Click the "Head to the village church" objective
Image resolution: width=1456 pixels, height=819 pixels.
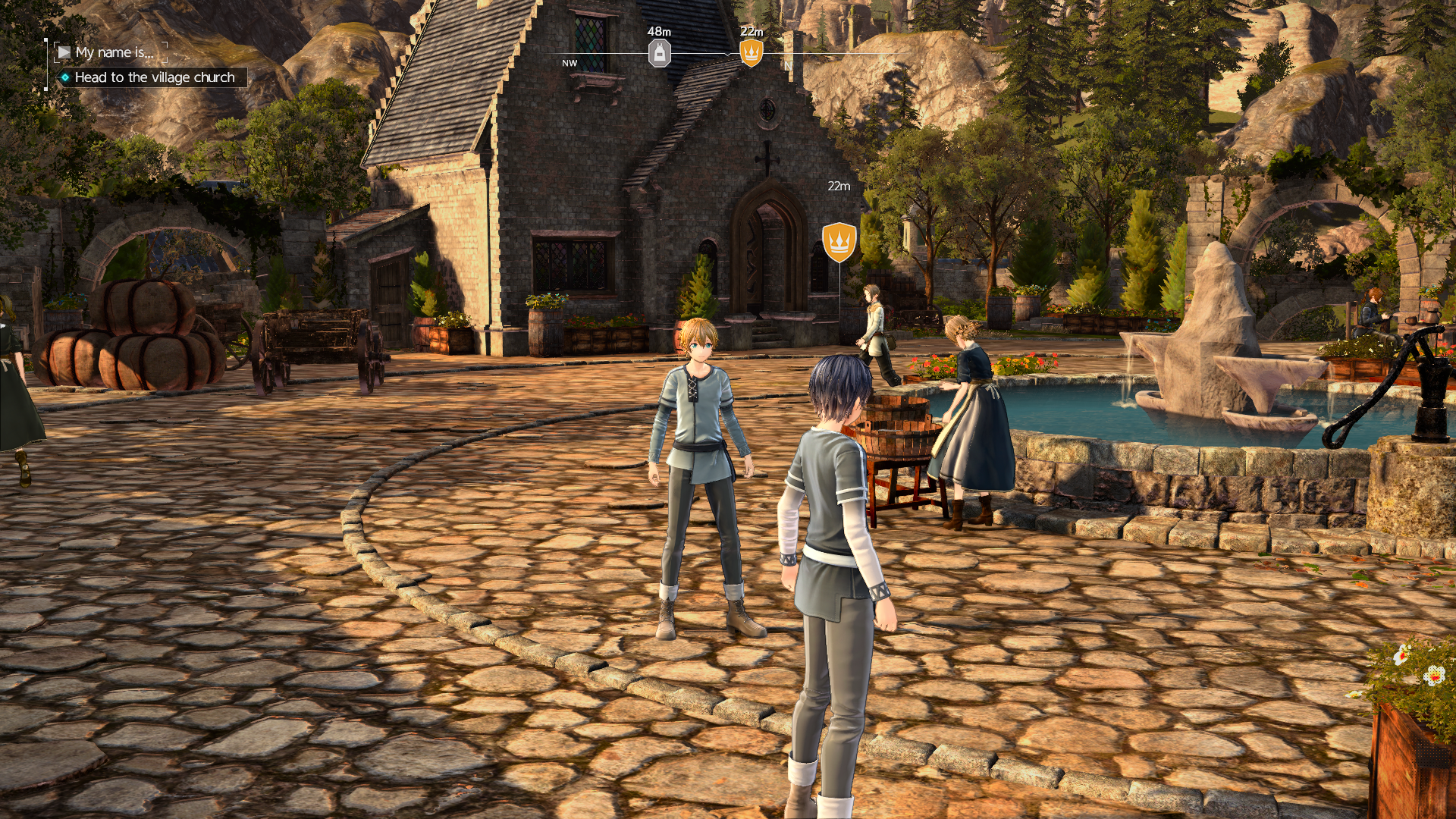click(x=154, y=77)
